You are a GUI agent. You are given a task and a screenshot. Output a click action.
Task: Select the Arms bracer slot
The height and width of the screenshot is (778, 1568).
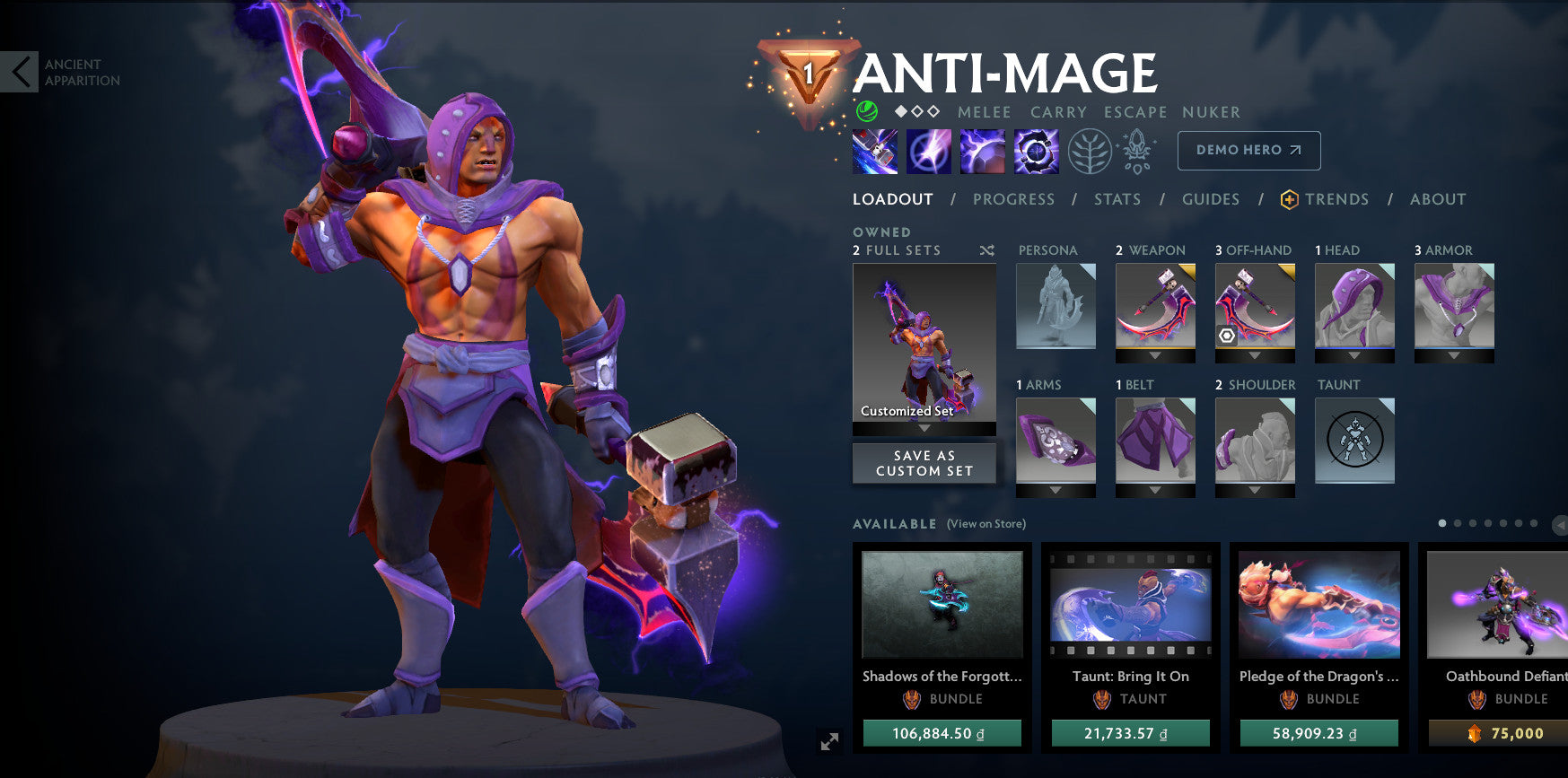pyautogui.click(x=1056, y=441)
